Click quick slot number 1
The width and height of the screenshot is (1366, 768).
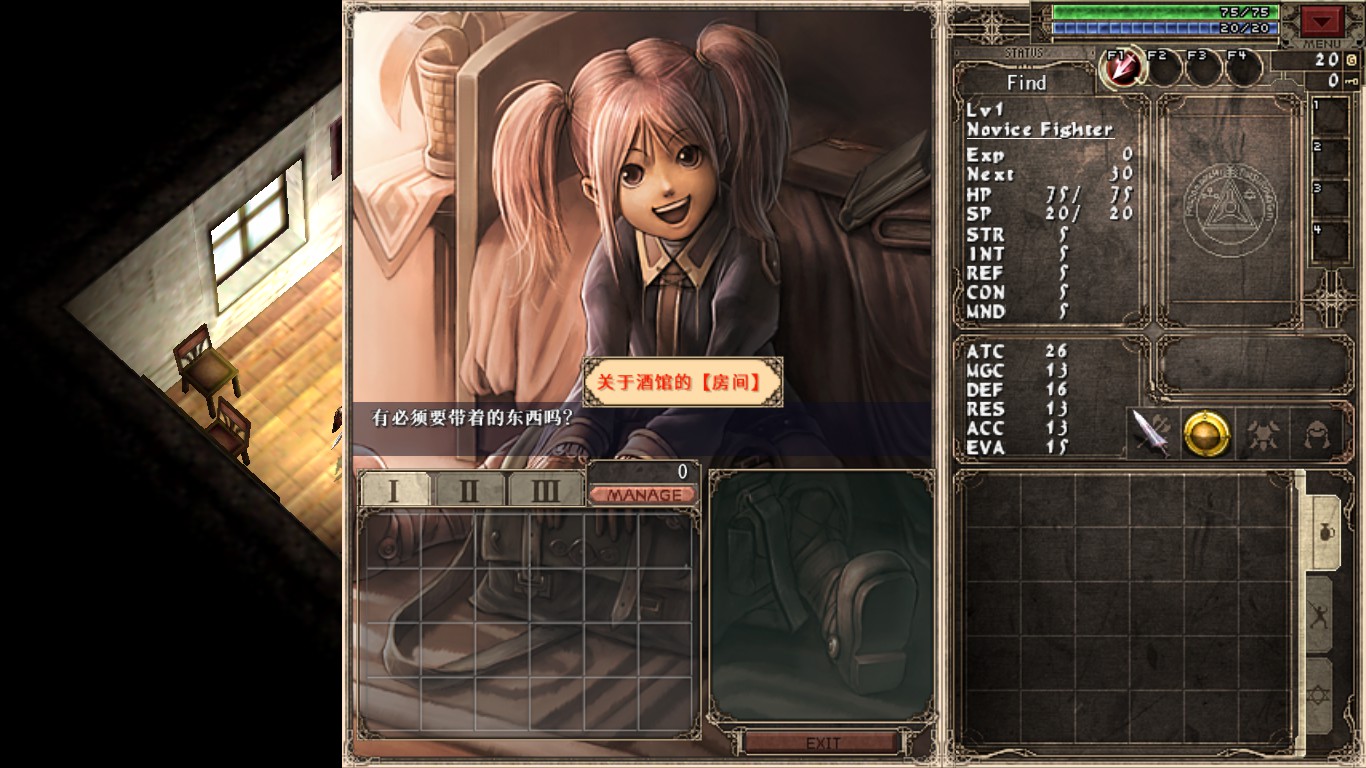1331,117
